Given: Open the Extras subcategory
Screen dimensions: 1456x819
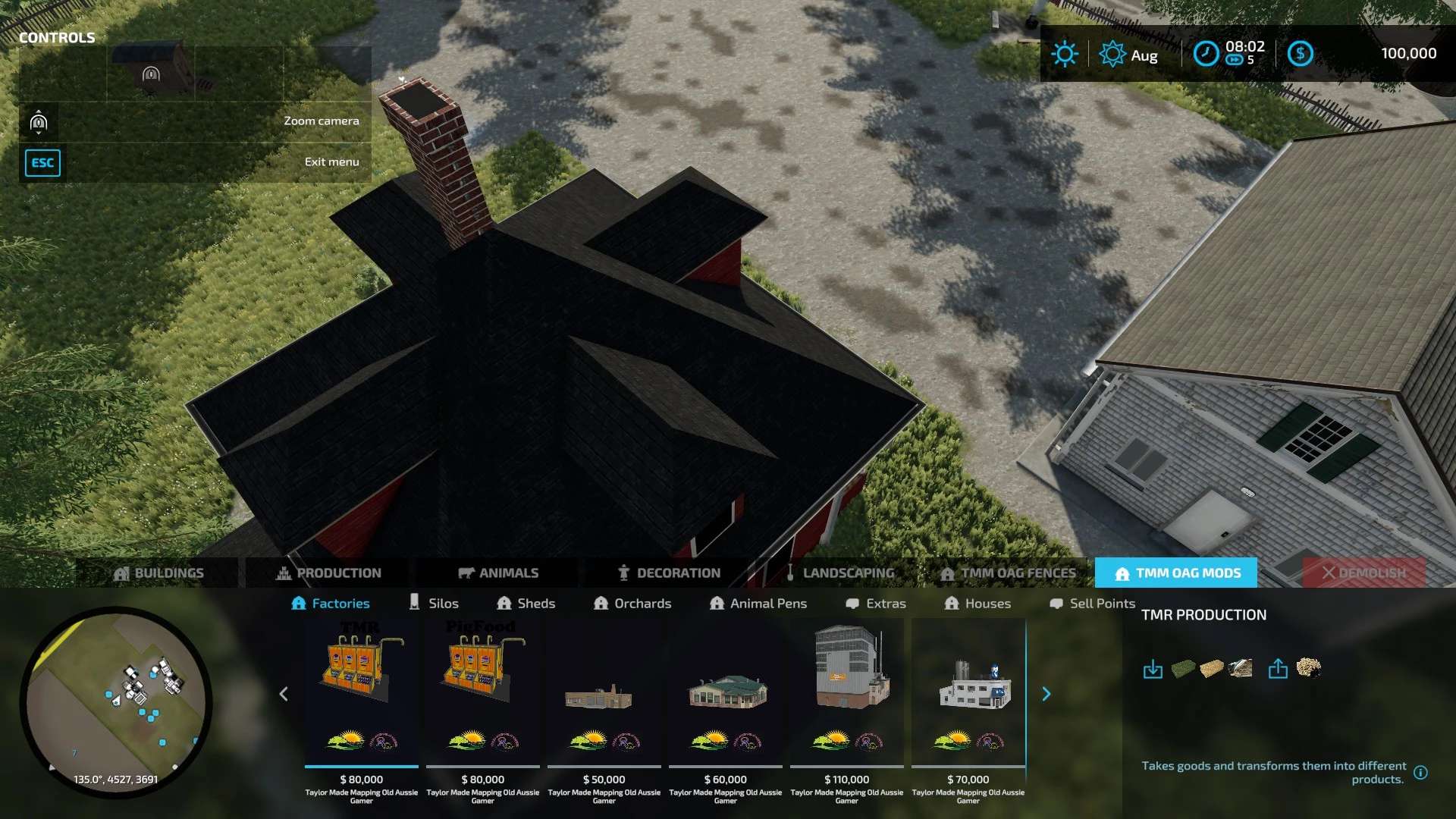Looking at the screenshot, I should point(876,603).
